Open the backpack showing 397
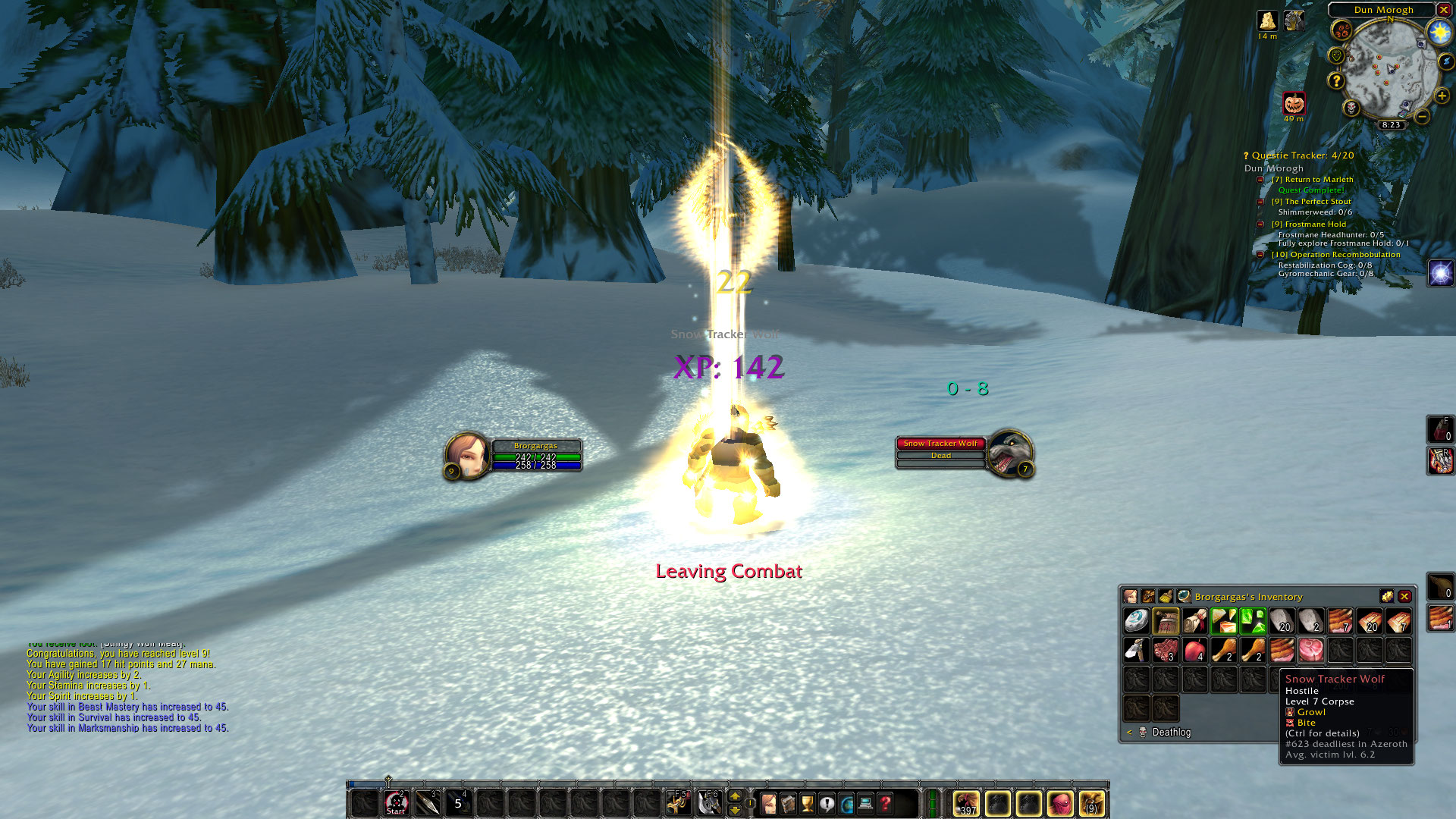The width and height of the screenshot is (1456, 819). pyautogui.click(x=966, y=803)
